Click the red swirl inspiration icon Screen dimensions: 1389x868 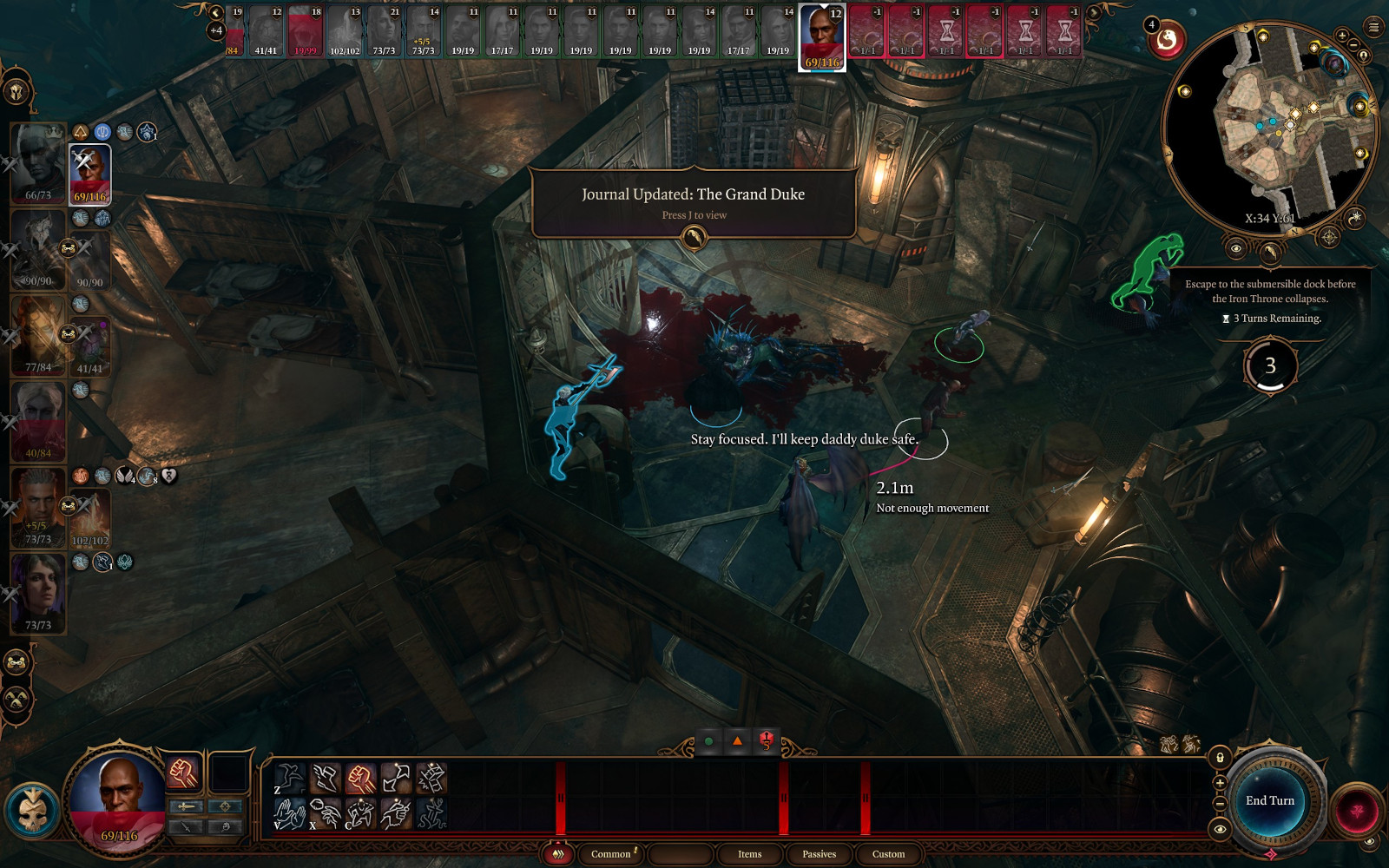[1168, 39]
